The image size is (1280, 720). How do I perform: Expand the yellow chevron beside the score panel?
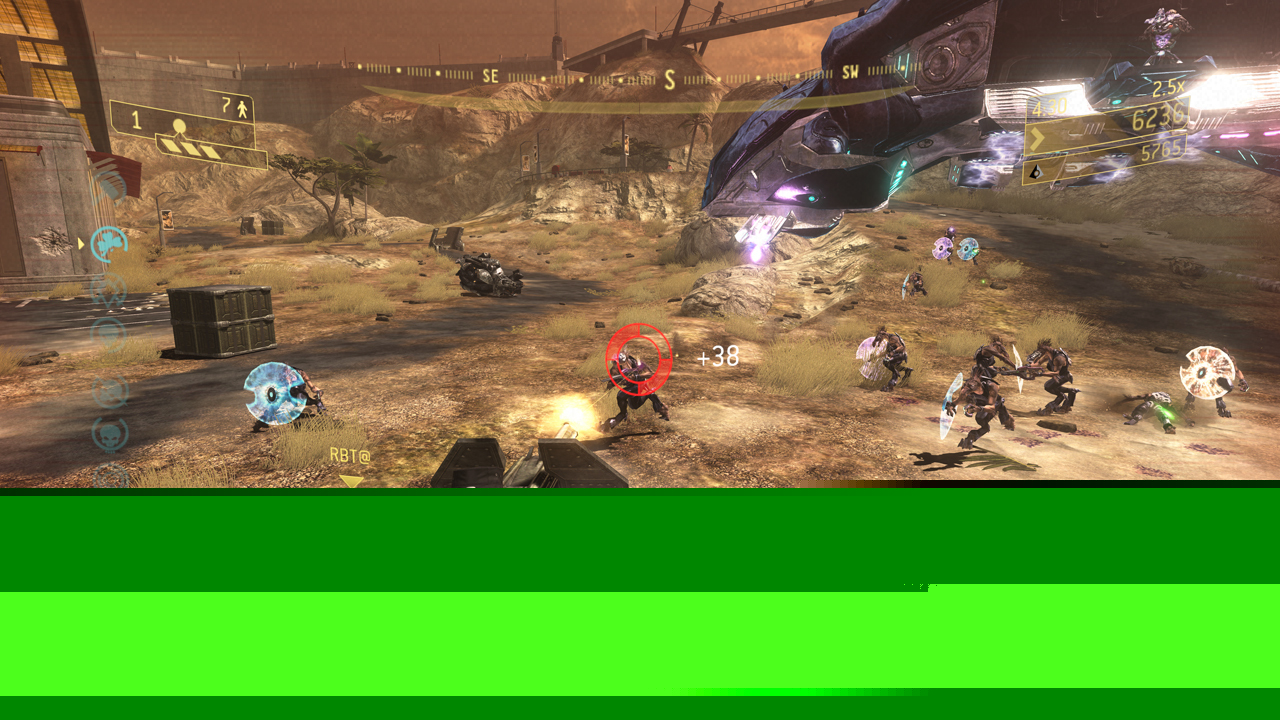tap(1037, 137)
